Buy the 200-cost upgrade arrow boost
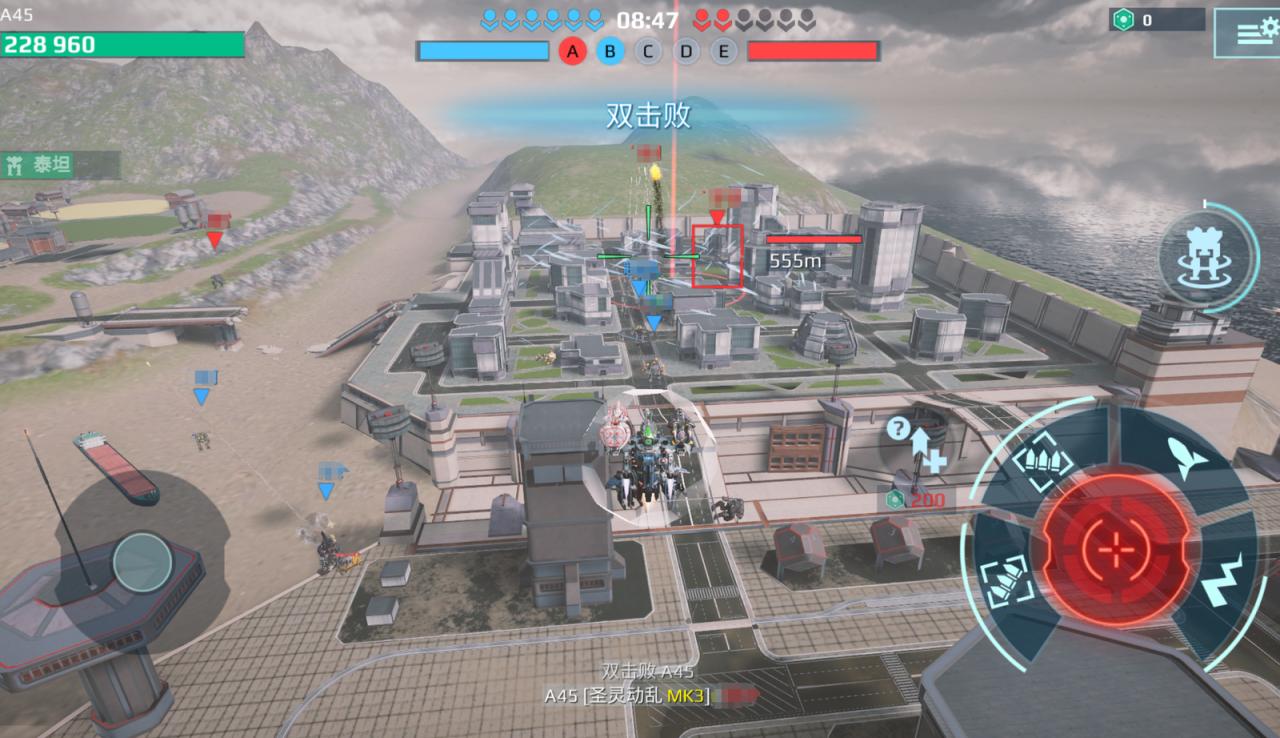Screen dimensions: 1280x738 (920, 453)
